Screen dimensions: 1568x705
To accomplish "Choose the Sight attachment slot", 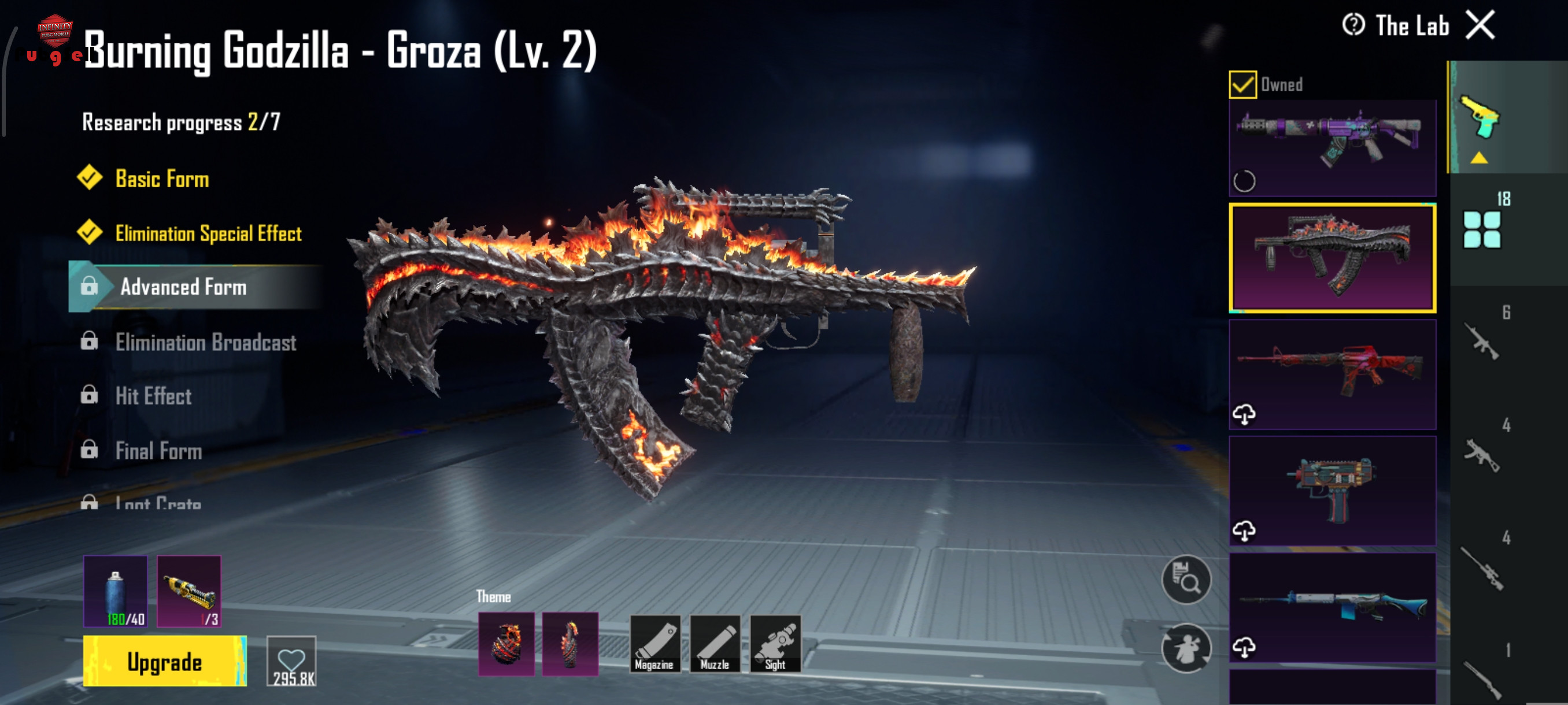I will point(775,644).
